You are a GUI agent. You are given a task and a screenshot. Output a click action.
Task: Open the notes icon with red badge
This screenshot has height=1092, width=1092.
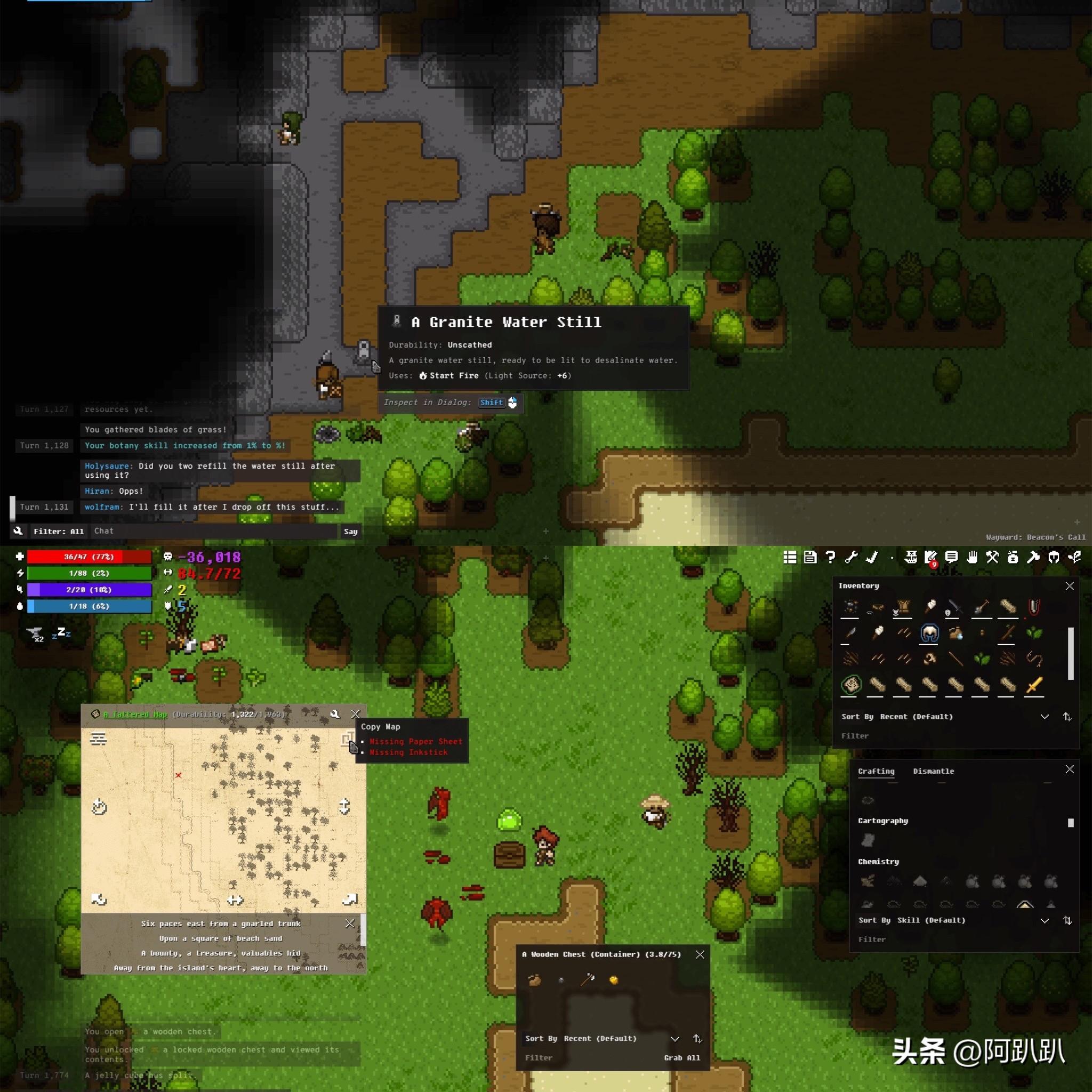pyautogui.click(x=930, y=558)
